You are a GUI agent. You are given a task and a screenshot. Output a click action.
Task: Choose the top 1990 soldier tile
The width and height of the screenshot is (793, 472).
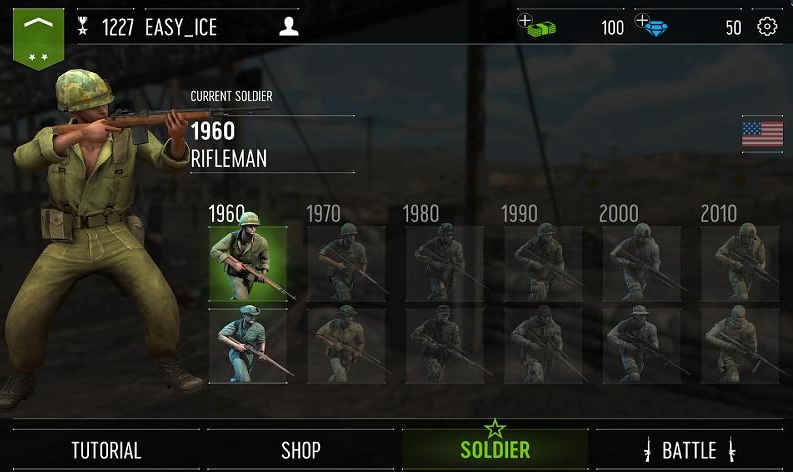click(x=543, y=264)
